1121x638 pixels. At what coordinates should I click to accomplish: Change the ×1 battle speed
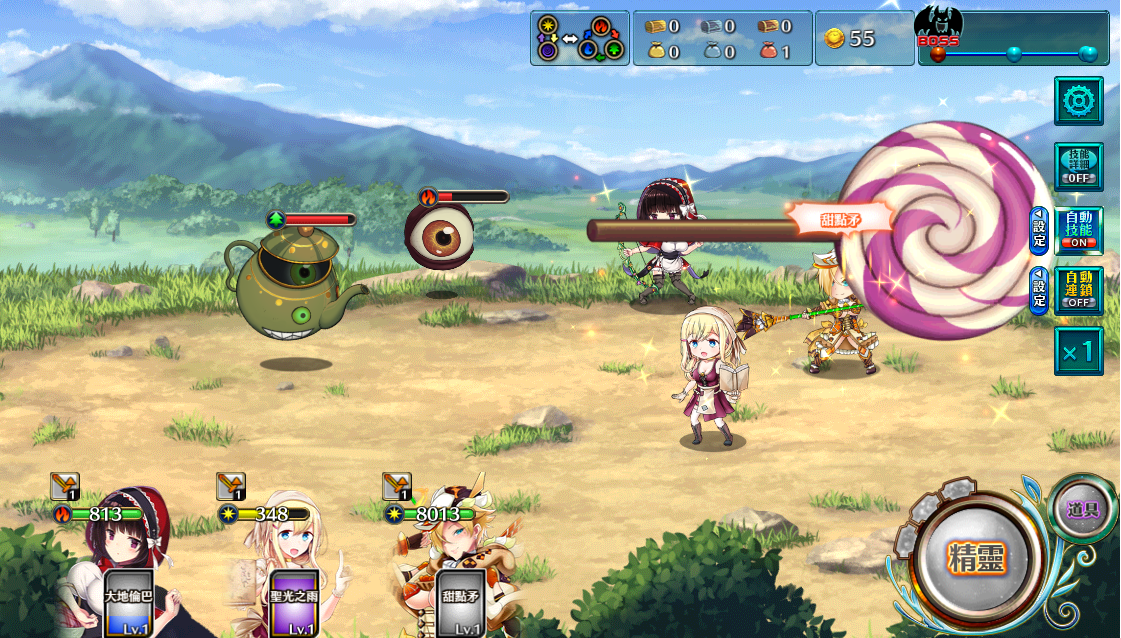click(x=1079, y=351)
